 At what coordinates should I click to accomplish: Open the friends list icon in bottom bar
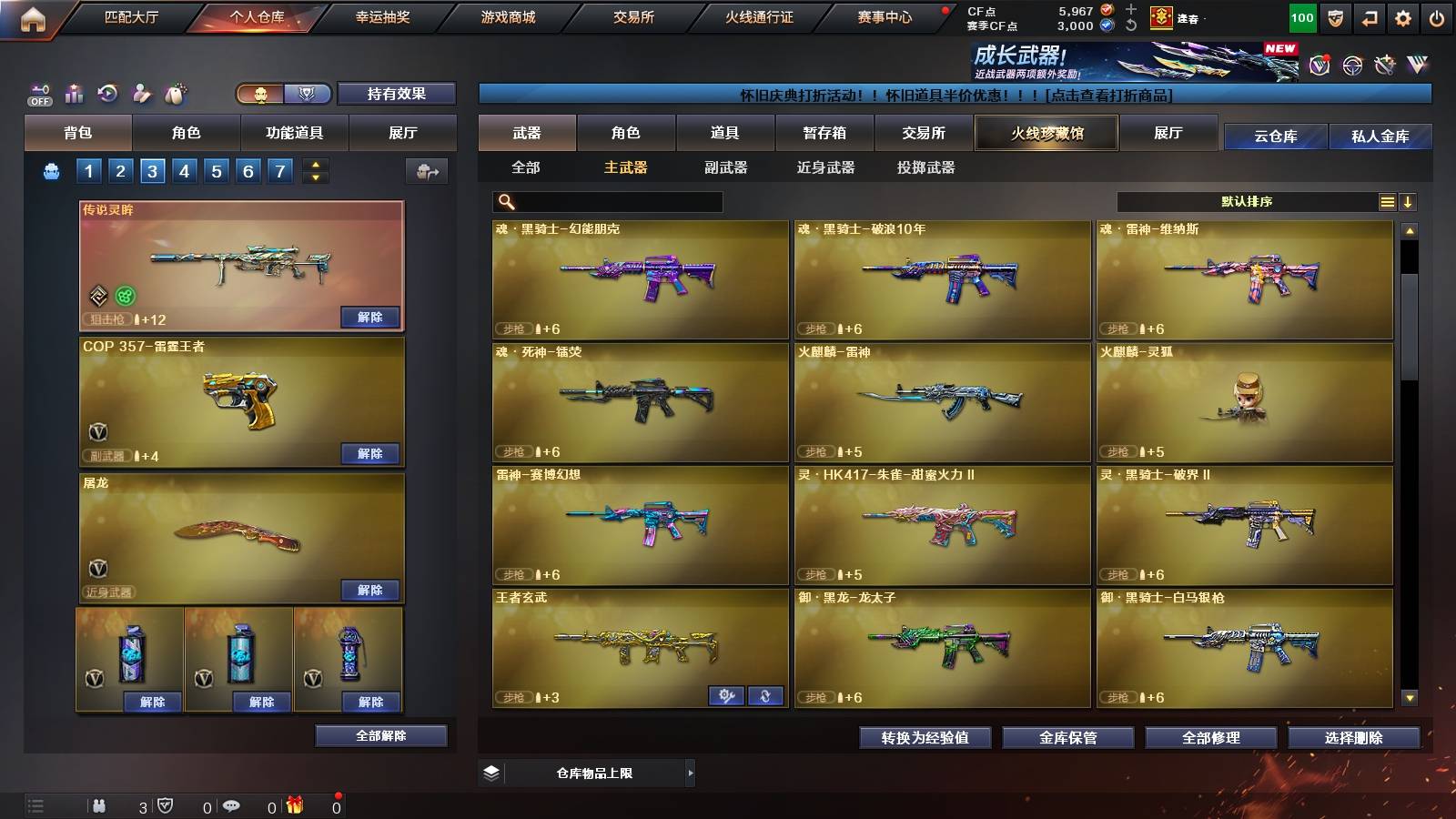[x=98, y=804]
